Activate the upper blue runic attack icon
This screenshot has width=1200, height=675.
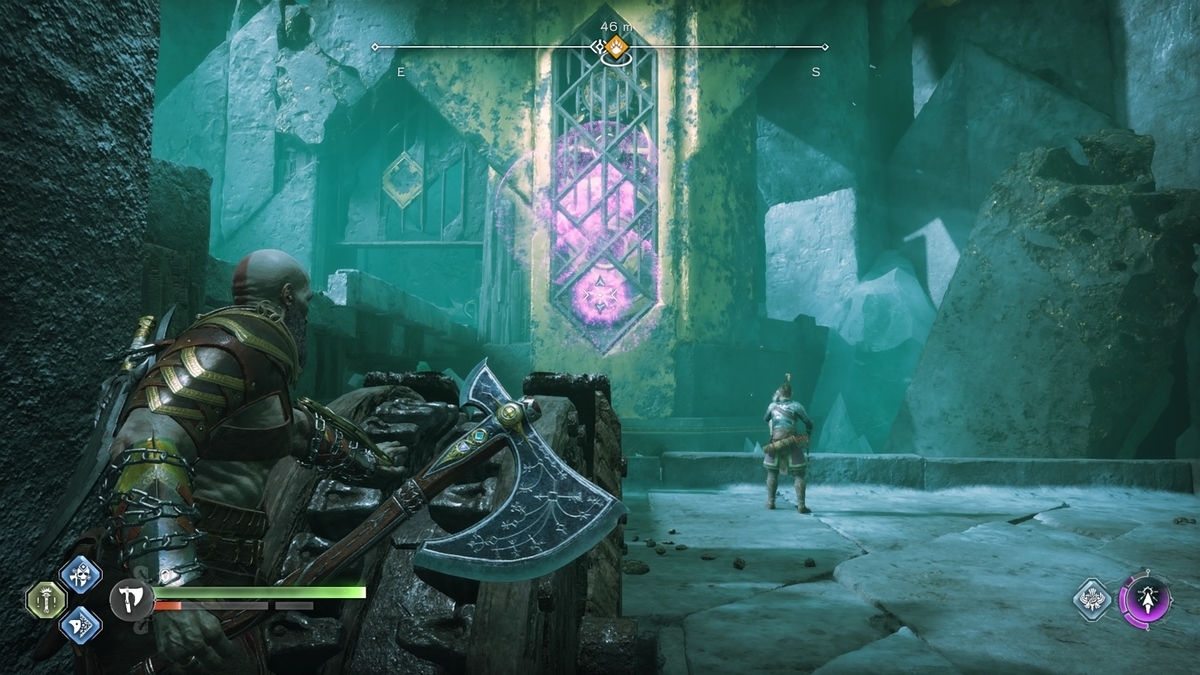(x=80, y=575)
